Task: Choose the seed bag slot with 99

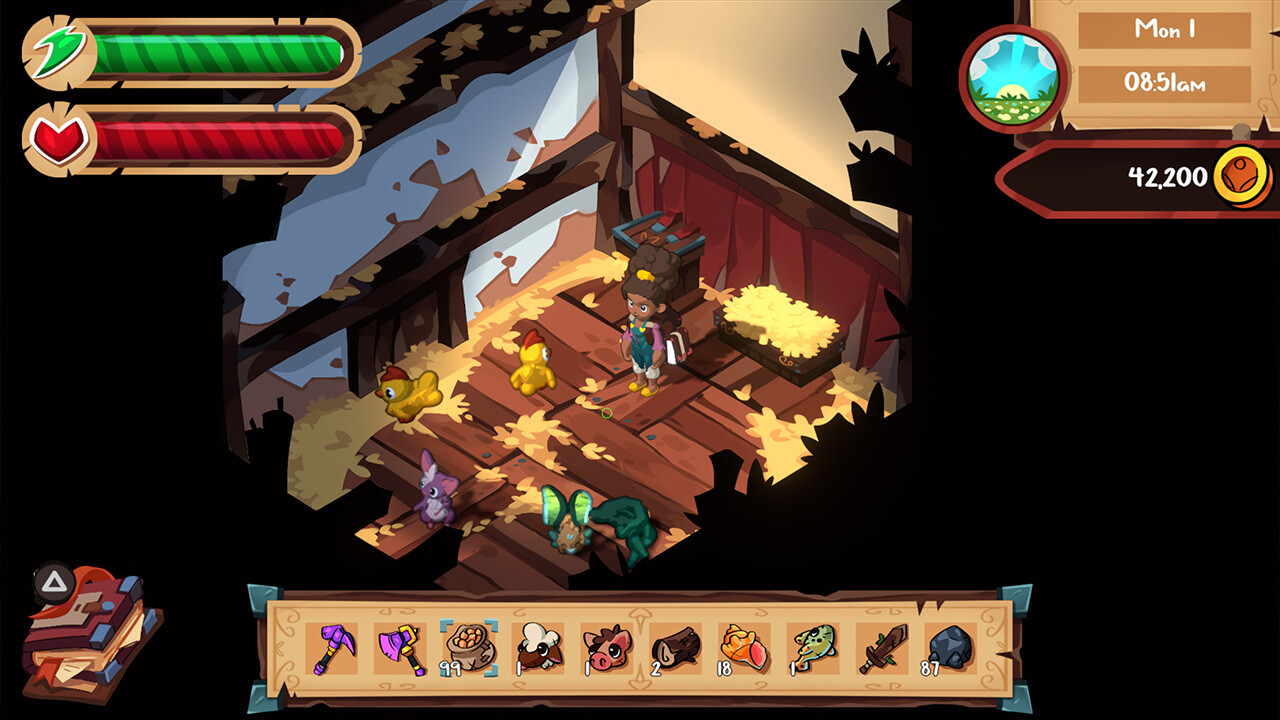Action: point(469,649)
